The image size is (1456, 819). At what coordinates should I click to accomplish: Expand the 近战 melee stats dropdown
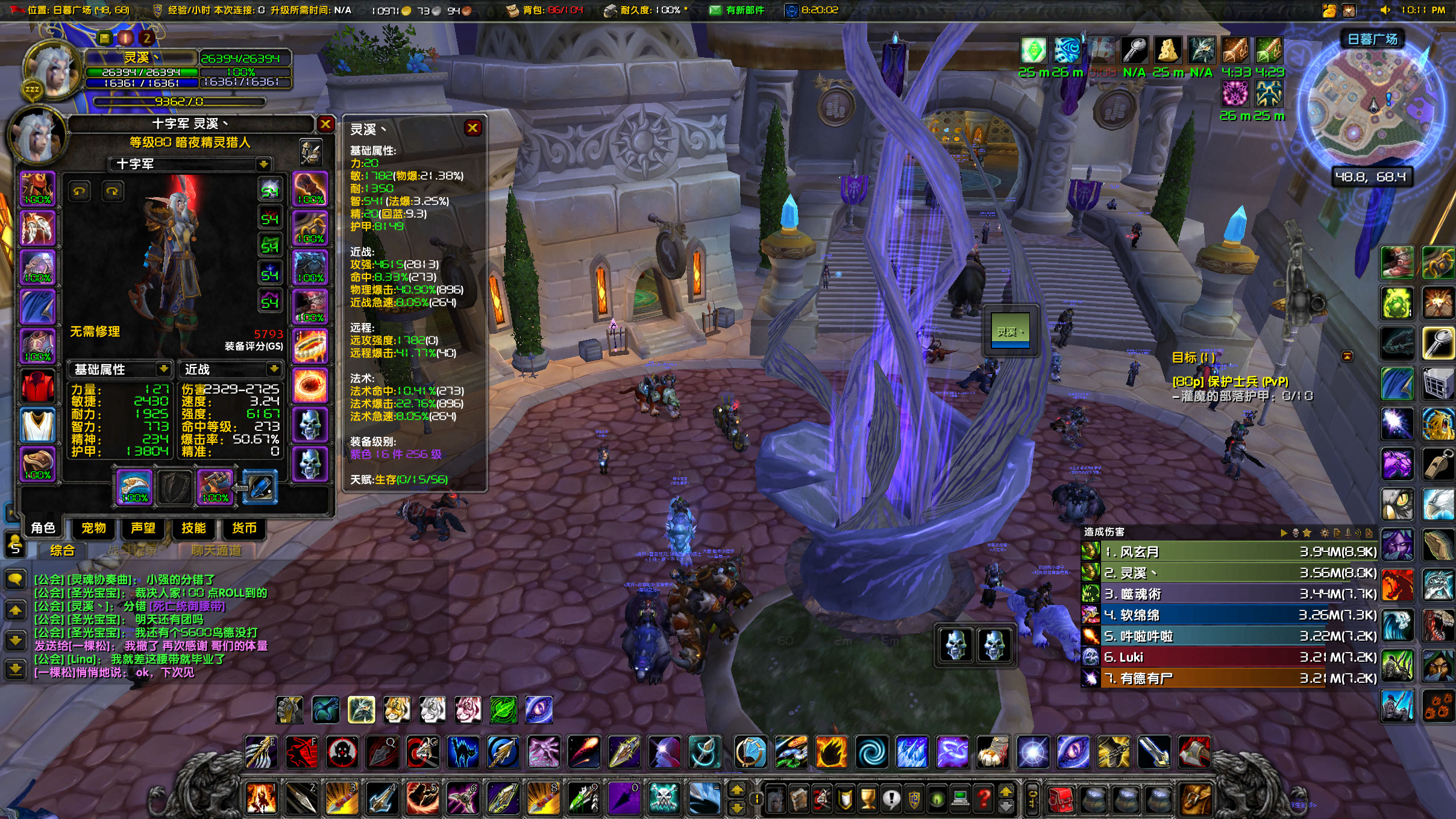click(x=275, y=369)
